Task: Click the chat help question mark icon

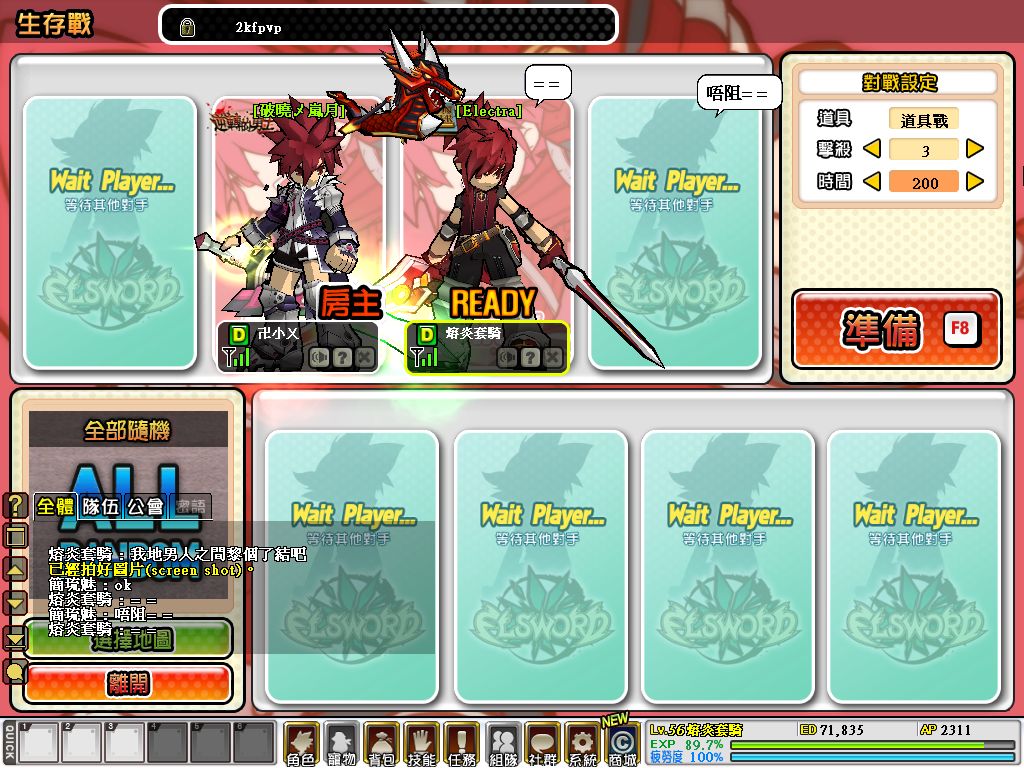Action: [x=16, y=506]
